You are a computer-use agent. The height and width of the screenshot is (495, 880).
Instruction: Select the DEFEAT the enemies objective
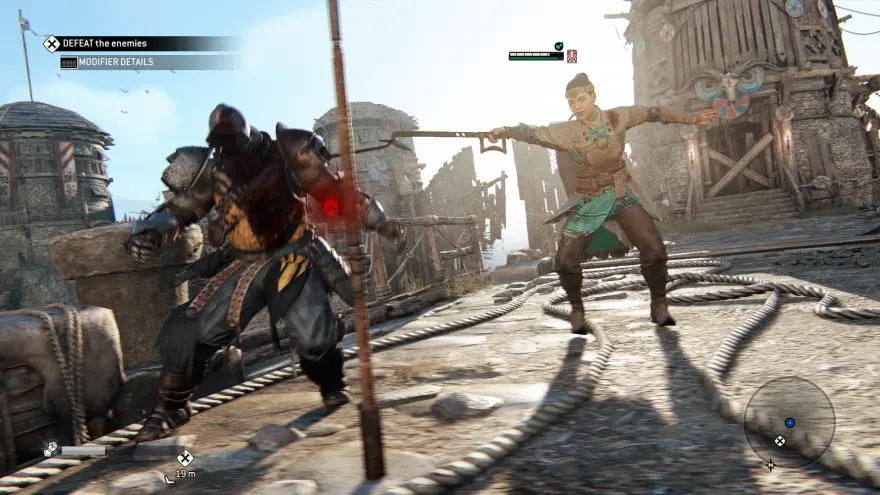(96, 43)
